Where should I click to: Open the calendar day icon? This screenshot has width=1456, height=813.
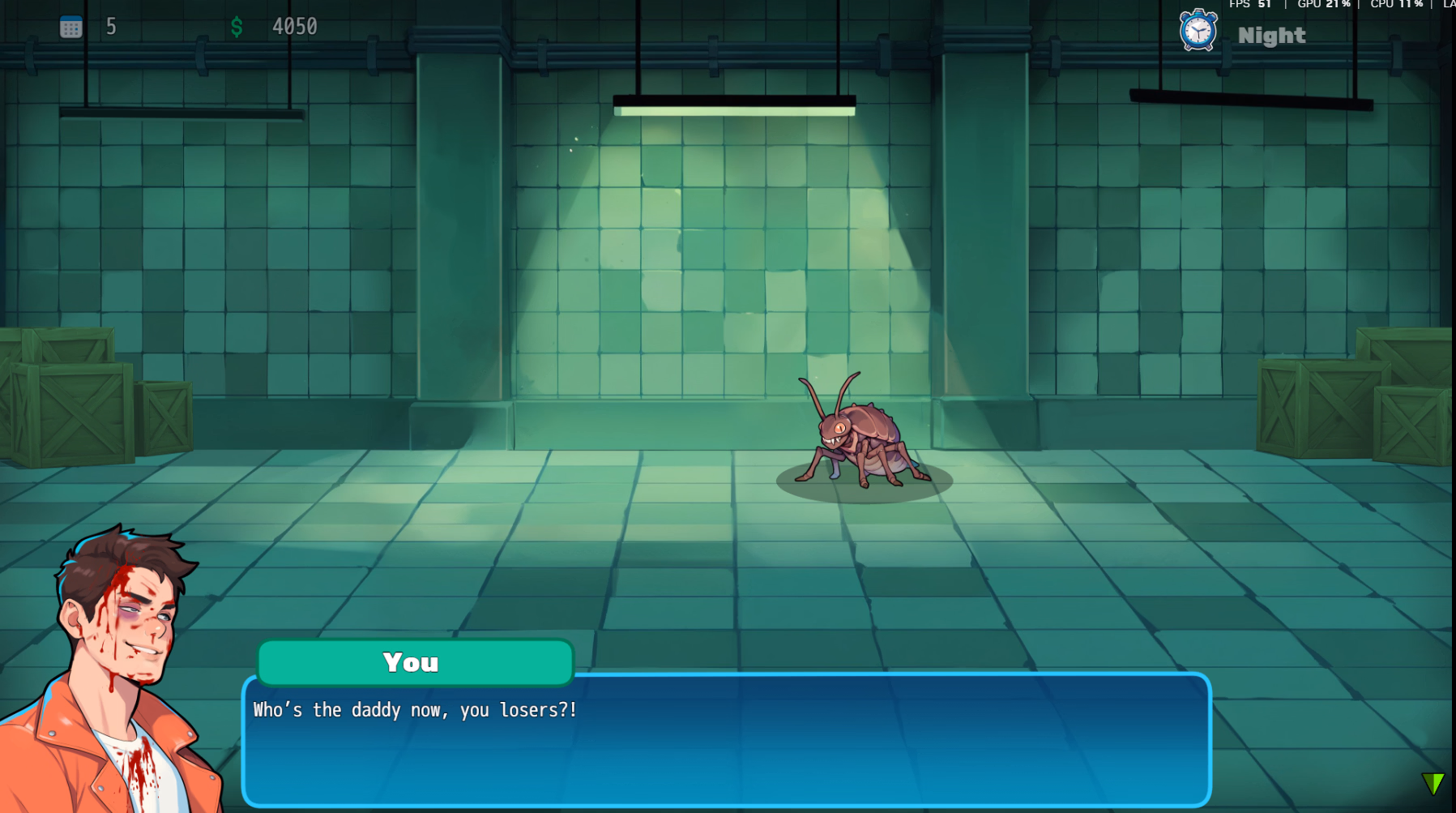click(71, 28)
